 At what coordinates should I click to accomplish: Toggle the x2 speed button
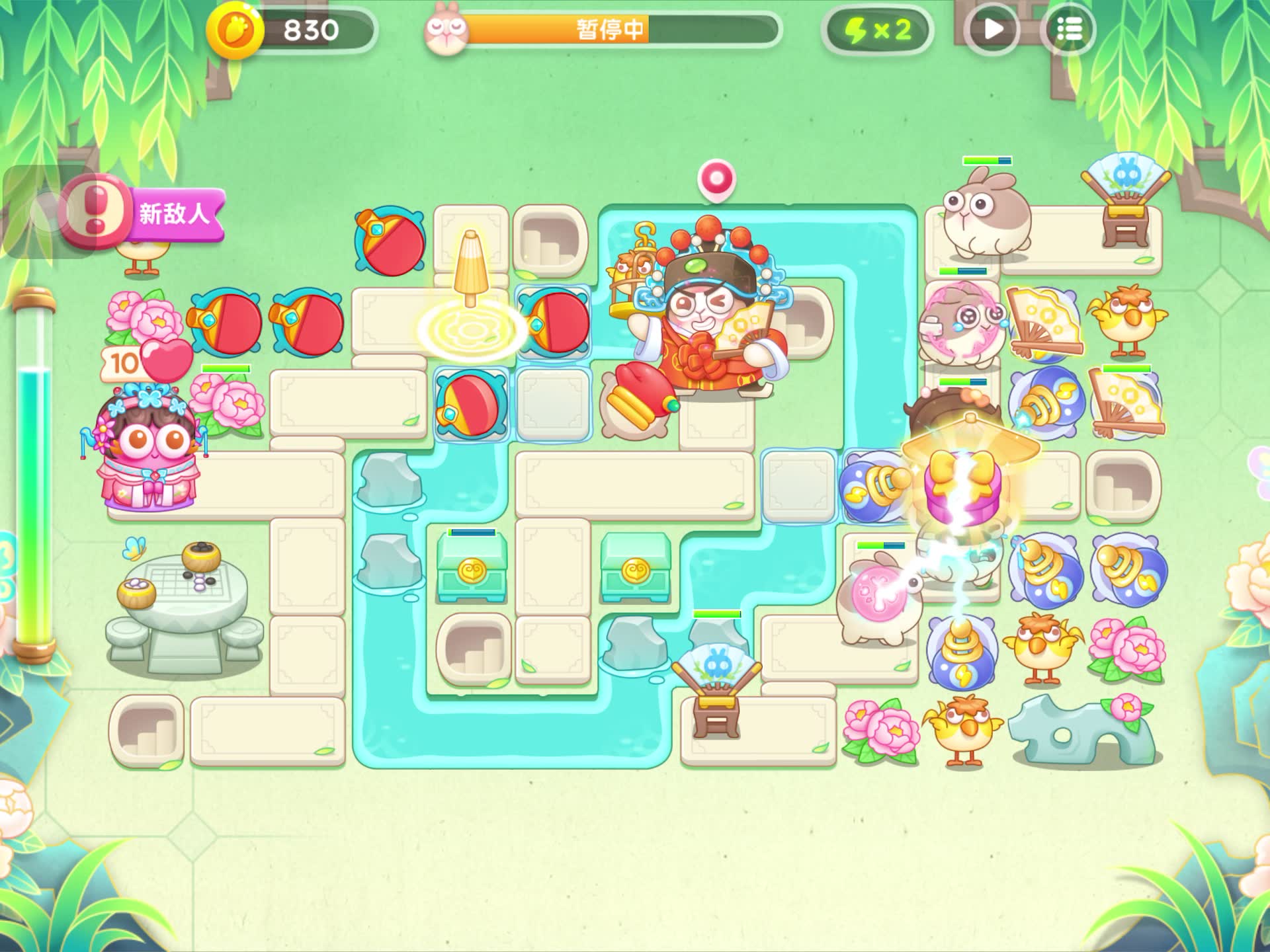(877, 30)
